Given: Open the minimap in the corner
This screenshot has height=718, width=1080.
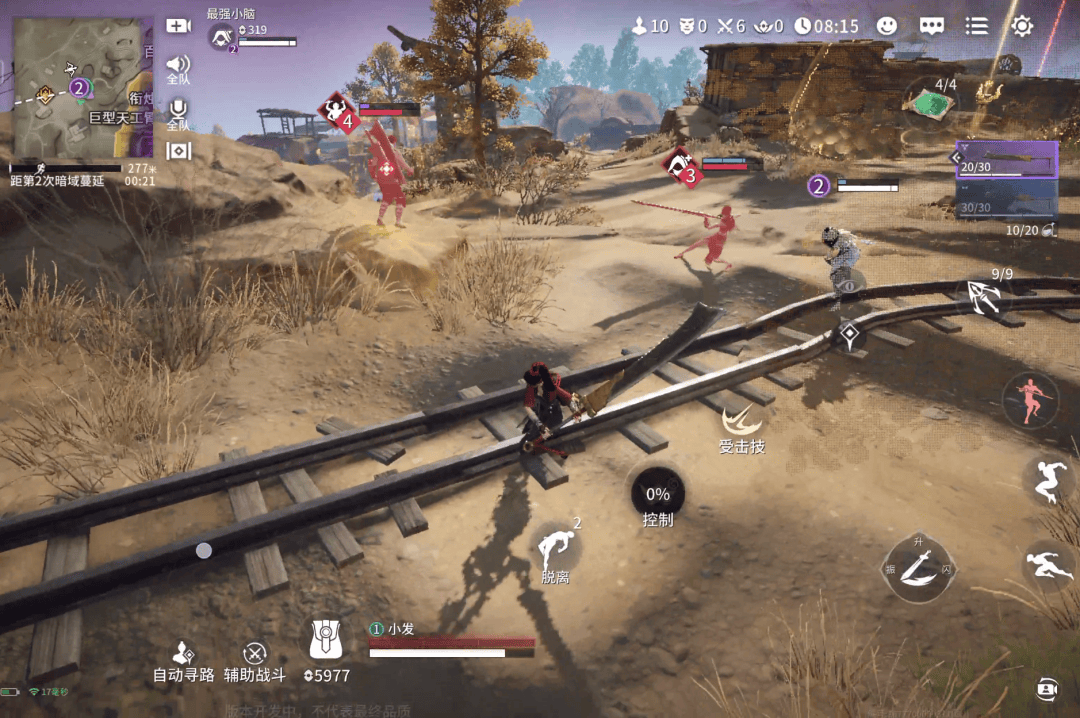Looking at the screenshot, I should pos(80,88).
